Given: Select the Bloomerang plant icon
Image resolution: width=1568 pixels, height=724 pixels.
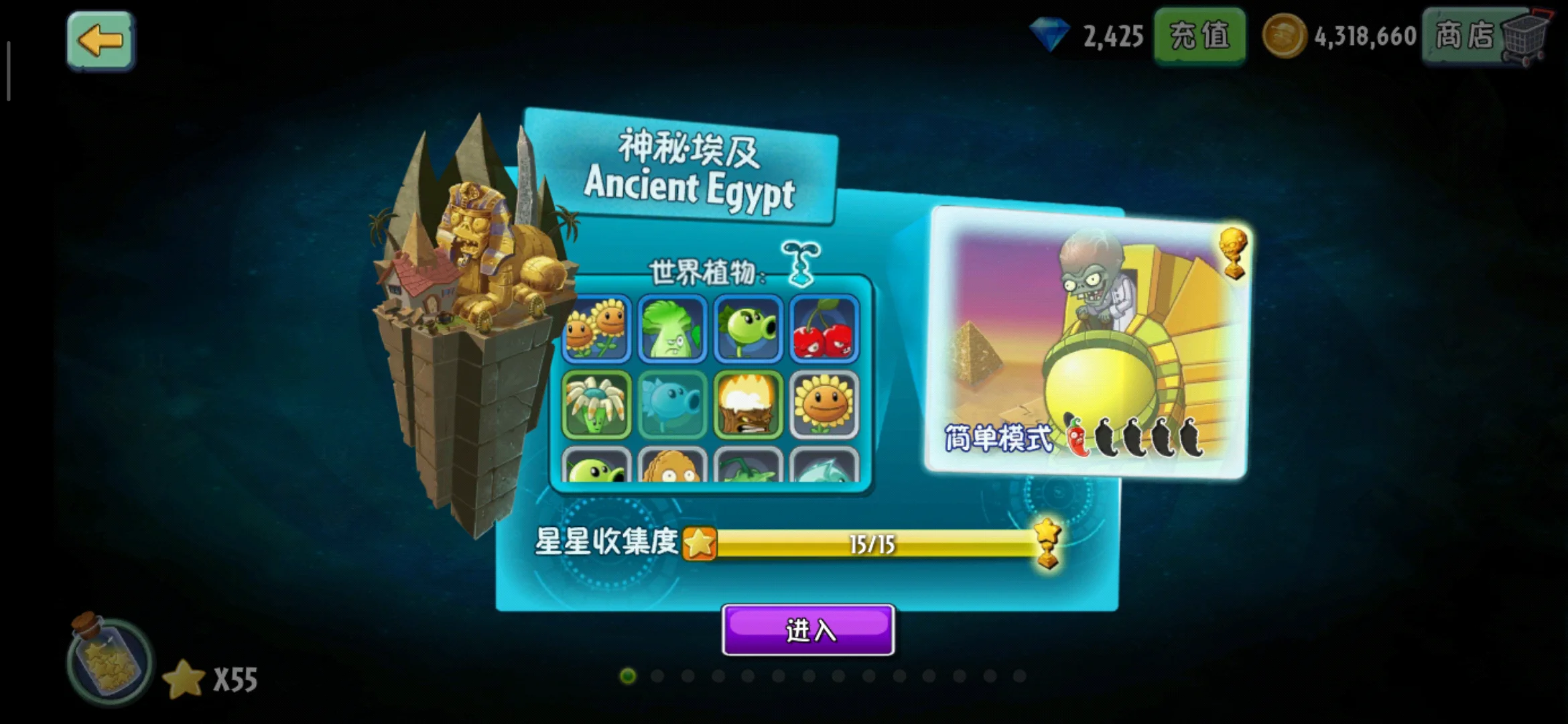Looking at the screenshot, I should [596, 405].
